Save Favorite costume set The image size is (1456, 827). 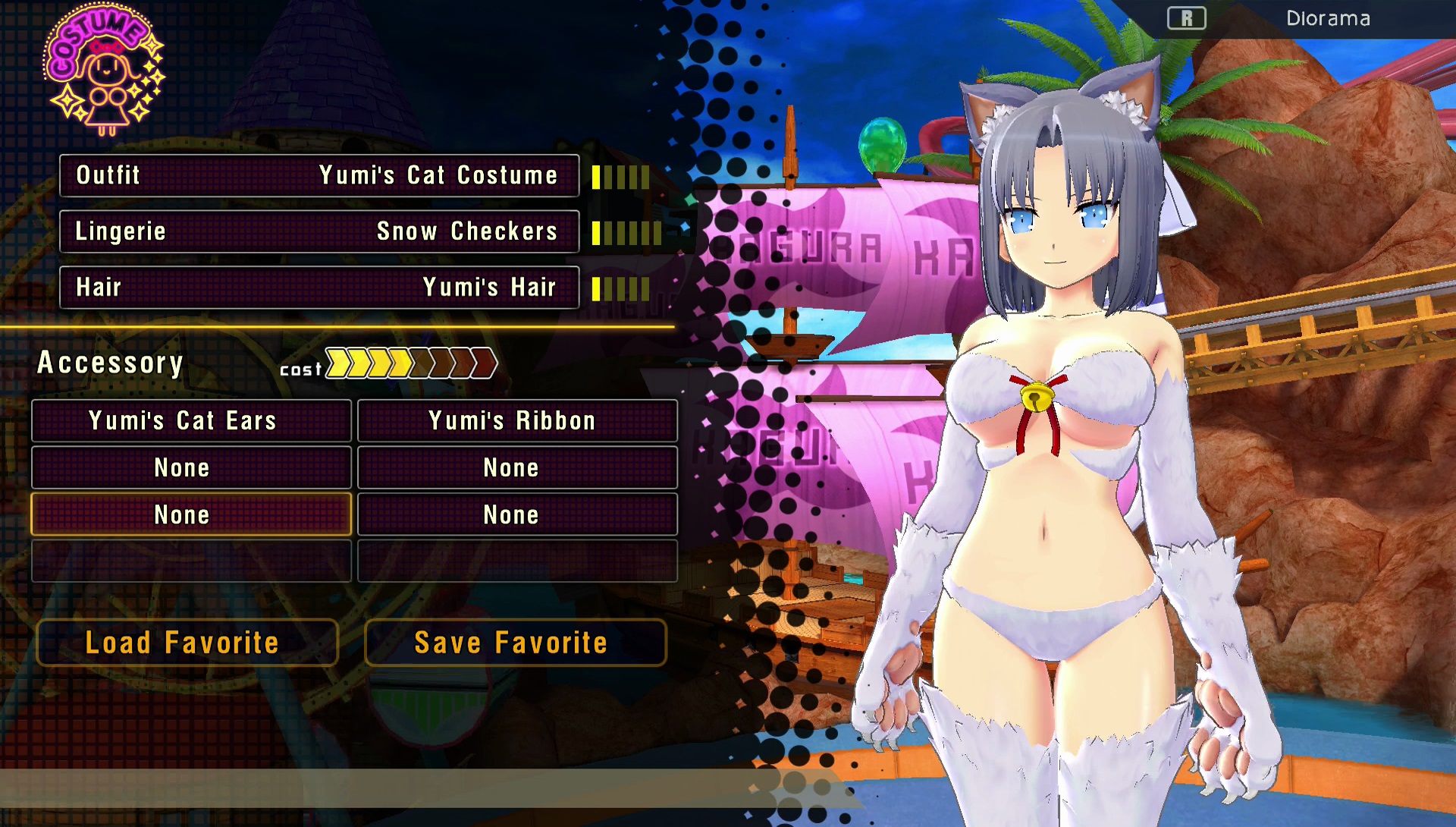(516, 643)
